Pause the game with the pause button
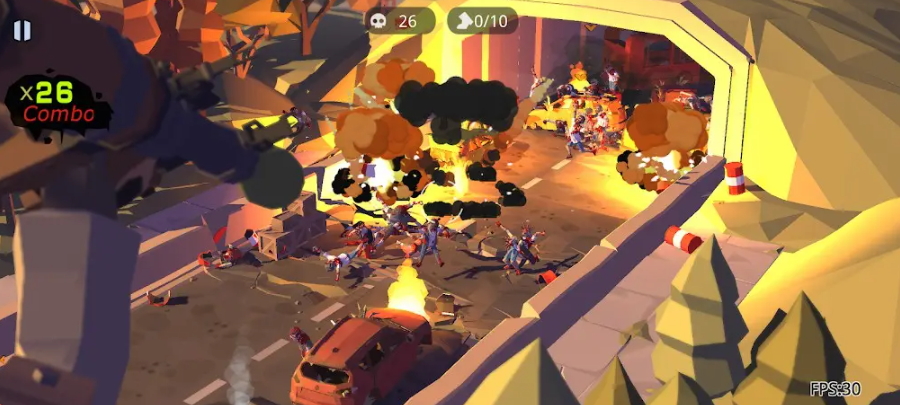This screenshot has height=405, width=900. (x=22, y=31)
